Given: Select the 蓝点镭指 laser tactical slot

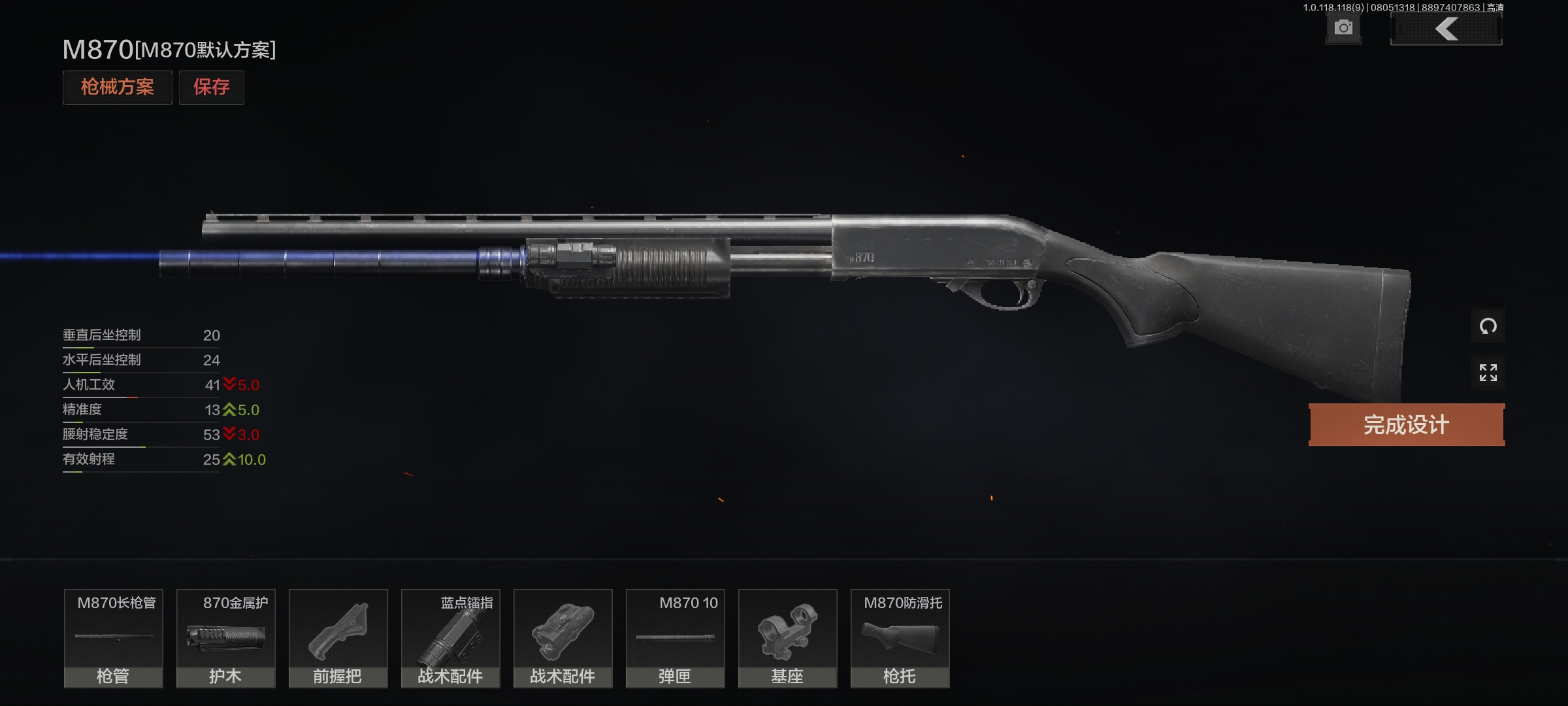Looking at the screenshot, I should point(451,638).
